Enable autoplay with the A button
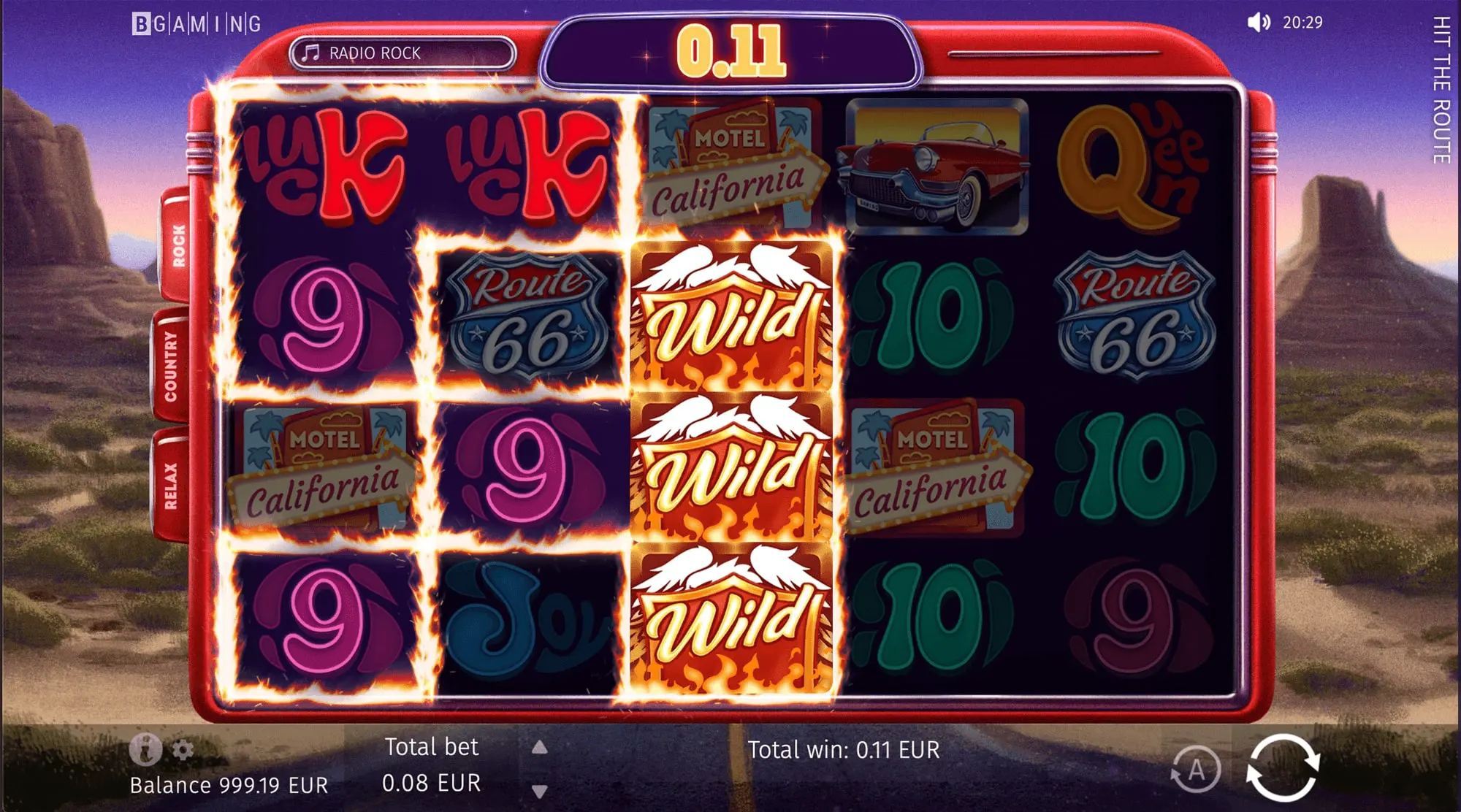 coord(1196,770)
